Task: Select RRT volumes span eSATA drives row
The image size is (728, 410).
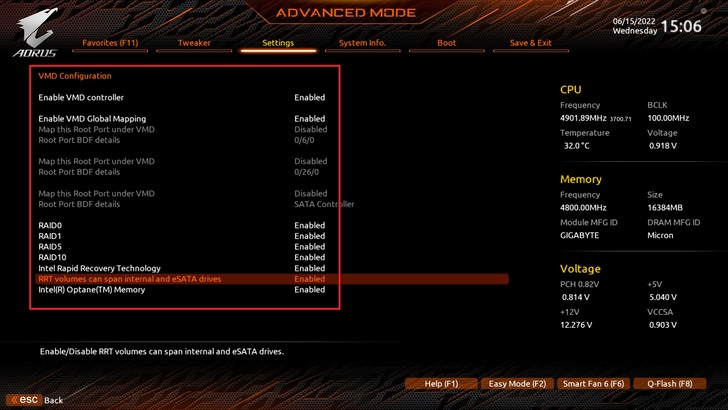Action: click(130, 279)
